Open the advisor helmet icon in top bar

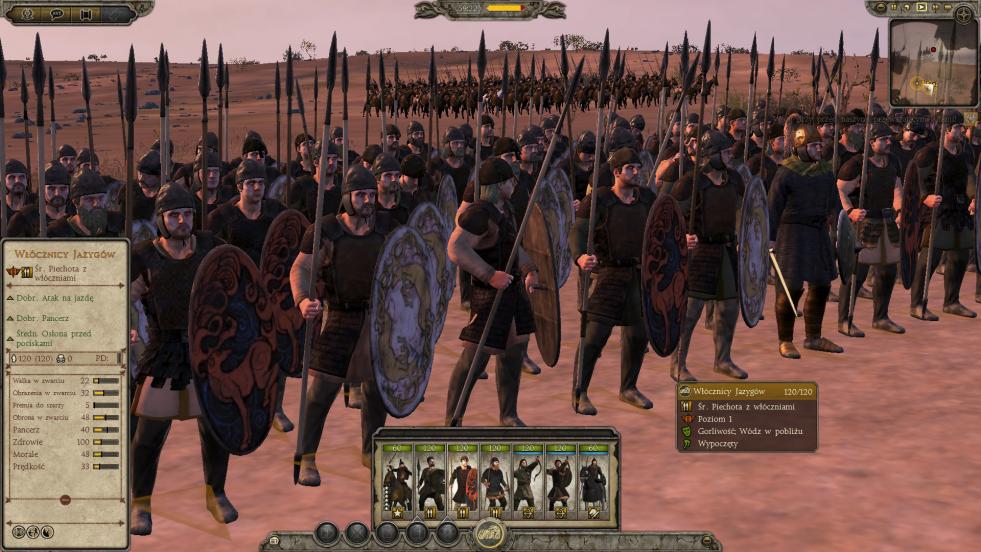27,14
